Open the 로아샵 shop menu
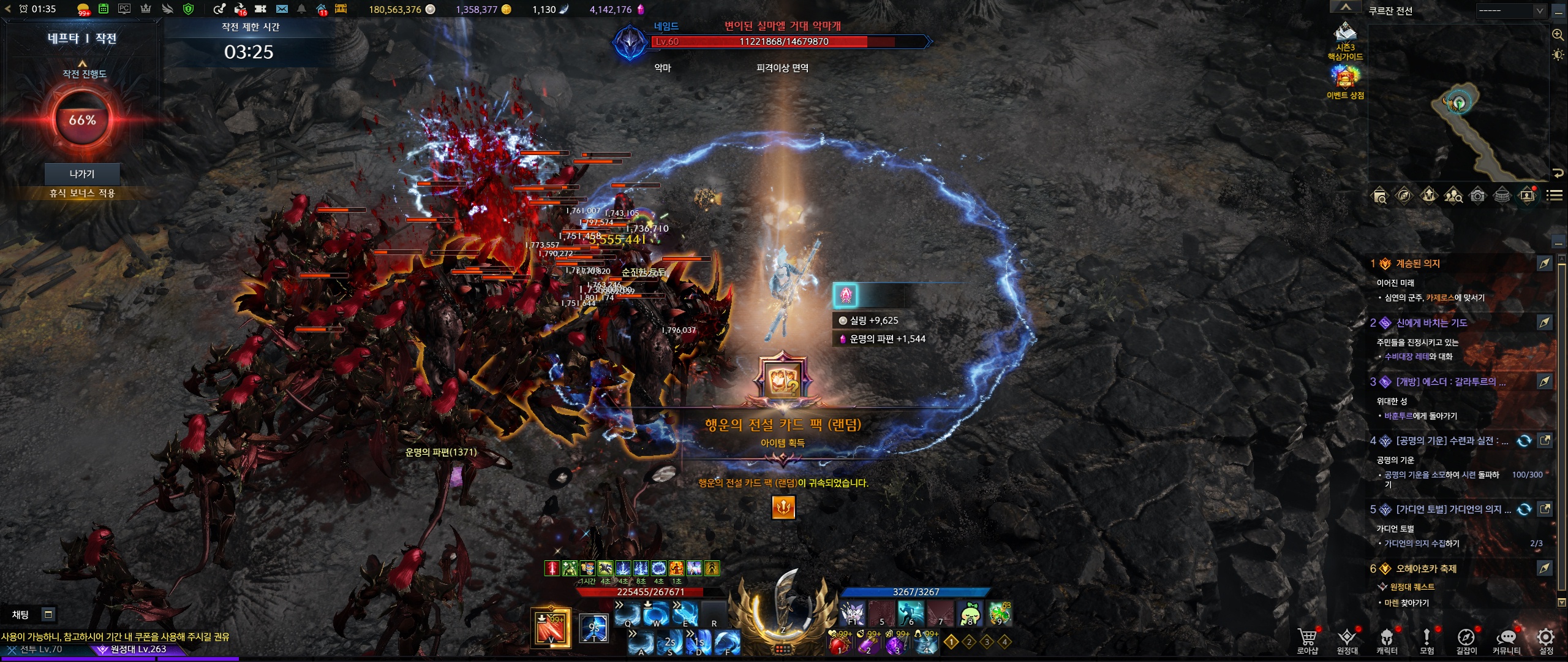Image resolution: width=1568 pixels, height=662 pixels. click(x=1306, y=640)
